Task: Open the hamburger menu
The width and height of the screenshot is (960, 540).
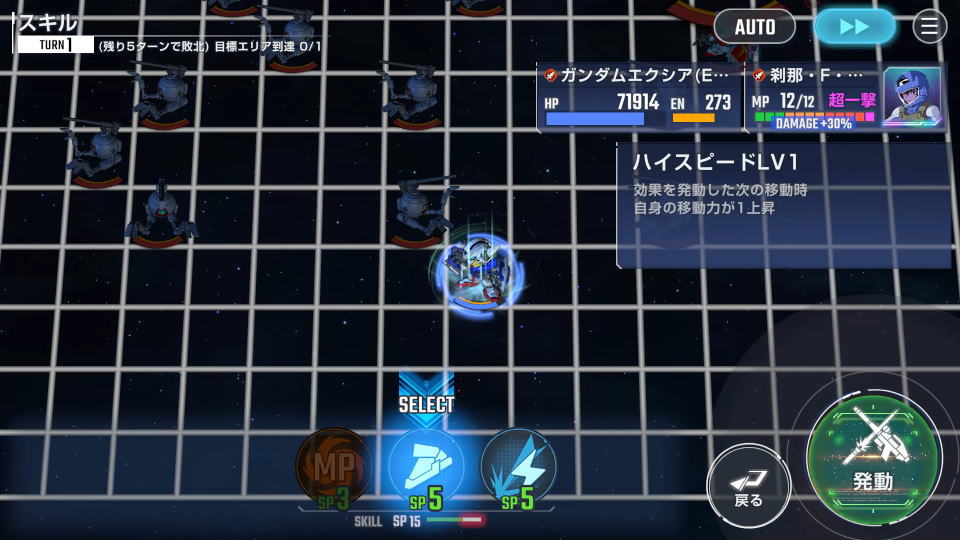Action: pos(929,26)
